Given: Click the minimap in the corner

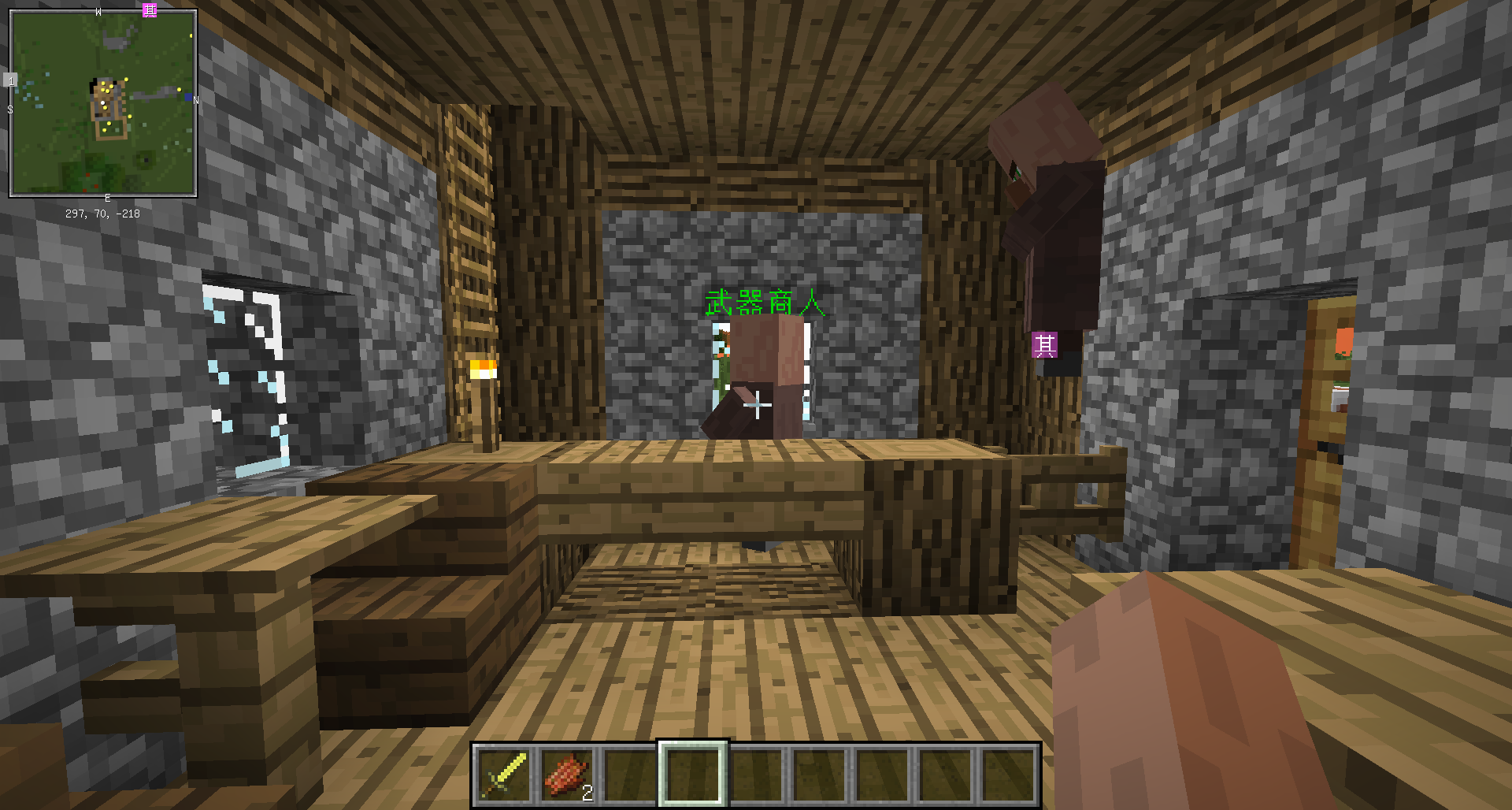Looking at the screenshot, I should [103, 103].
